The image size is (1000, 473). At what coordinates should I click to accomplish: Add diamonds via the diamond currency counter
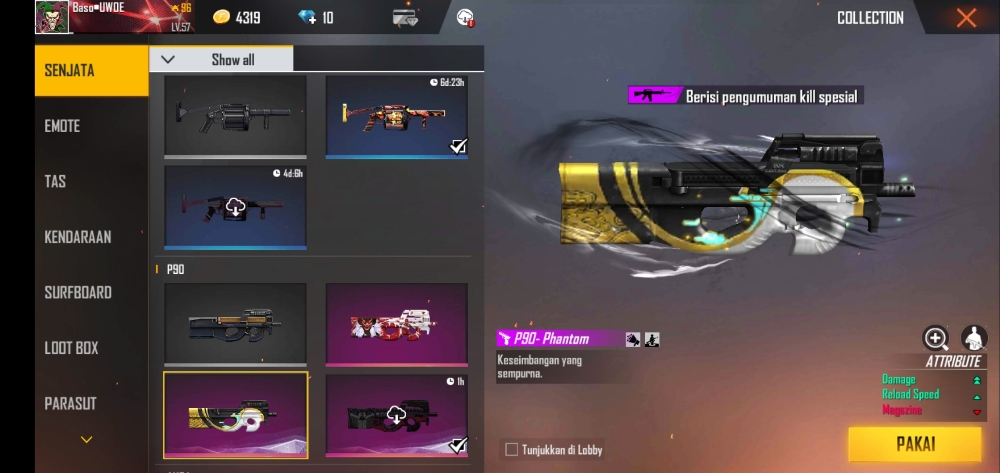pyautogui.click(x=317, y=18)
